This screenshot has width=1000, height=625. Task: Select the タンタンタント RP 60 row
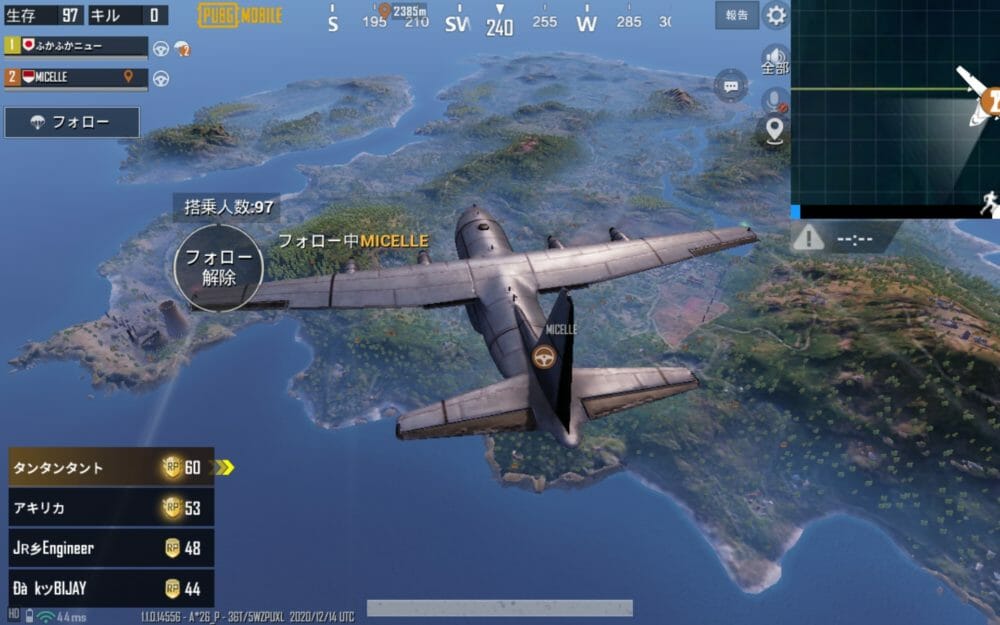110,467
